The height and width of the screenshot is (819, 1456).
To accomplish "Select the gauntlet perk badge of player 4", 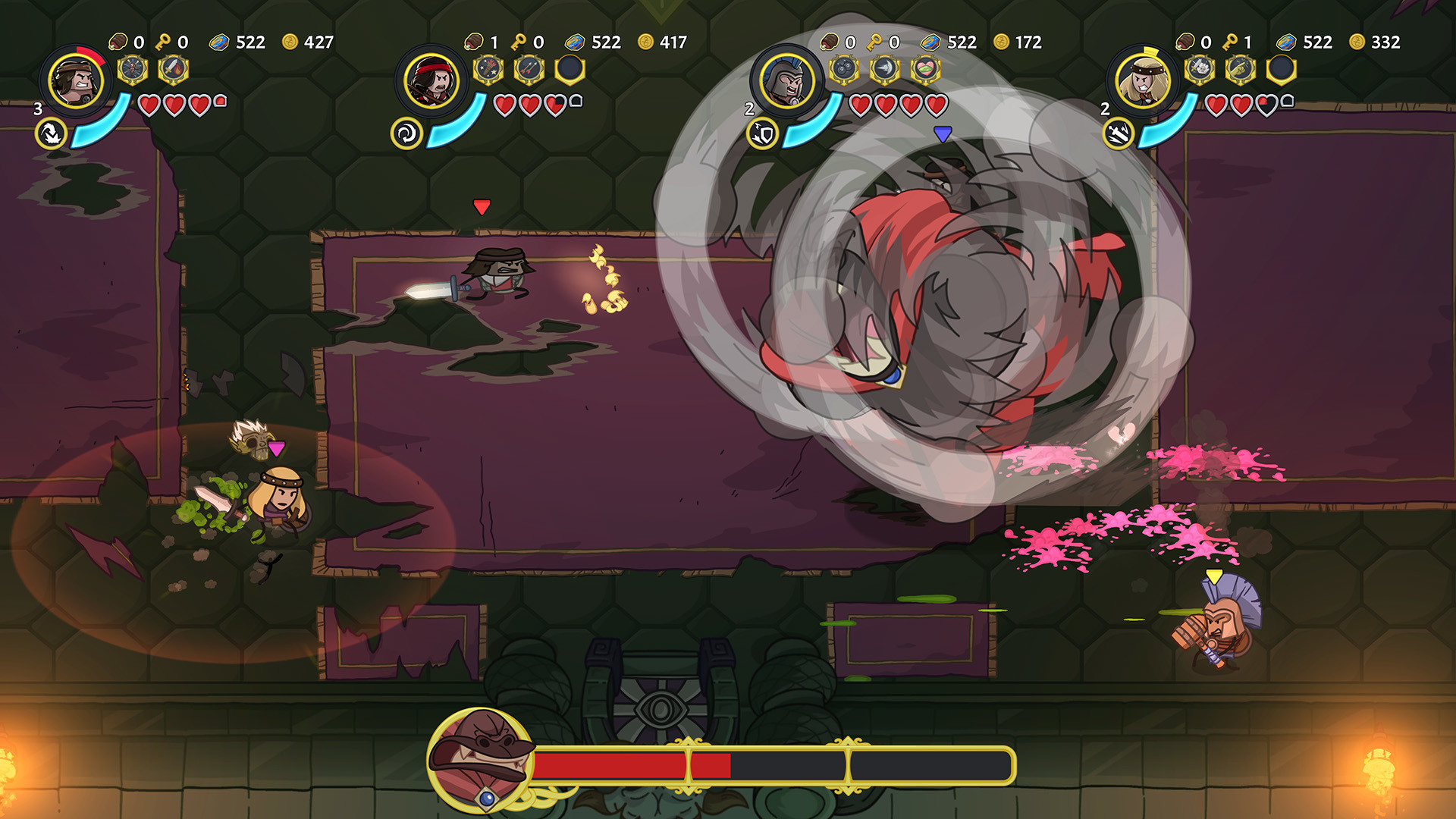I will (x=1241, y=70).
